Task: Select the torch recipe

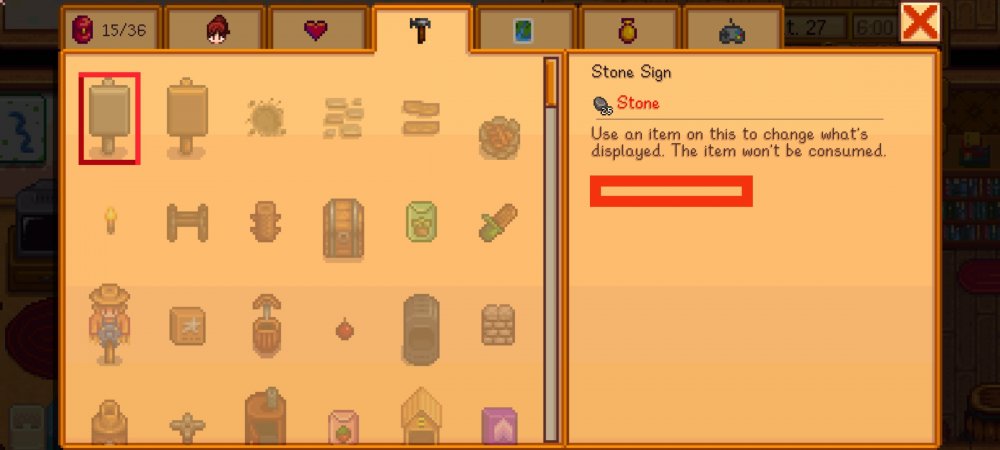Action: tap(110, 219)
